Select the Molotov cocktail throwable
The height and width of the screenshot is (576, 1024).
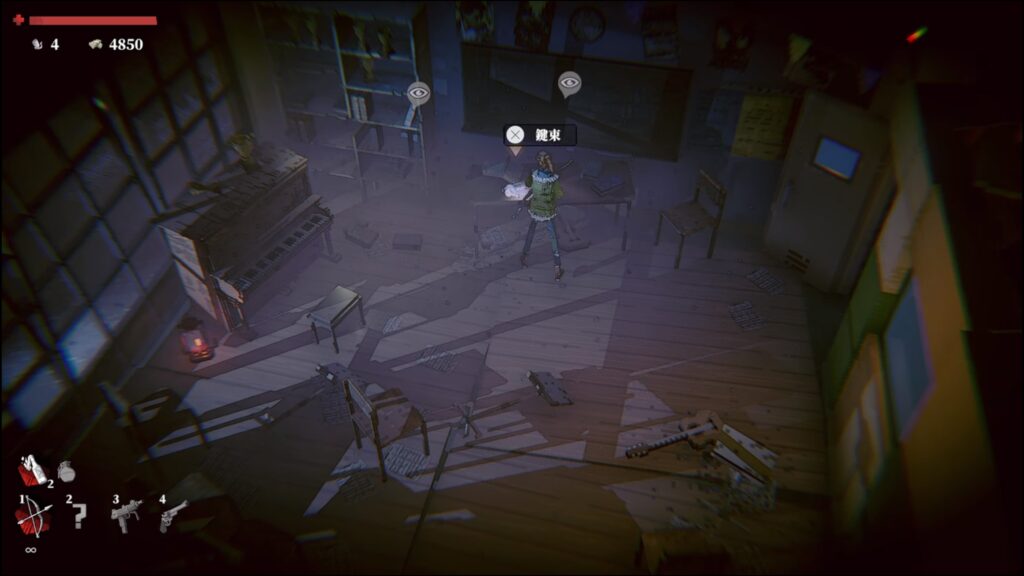point(32,470)
